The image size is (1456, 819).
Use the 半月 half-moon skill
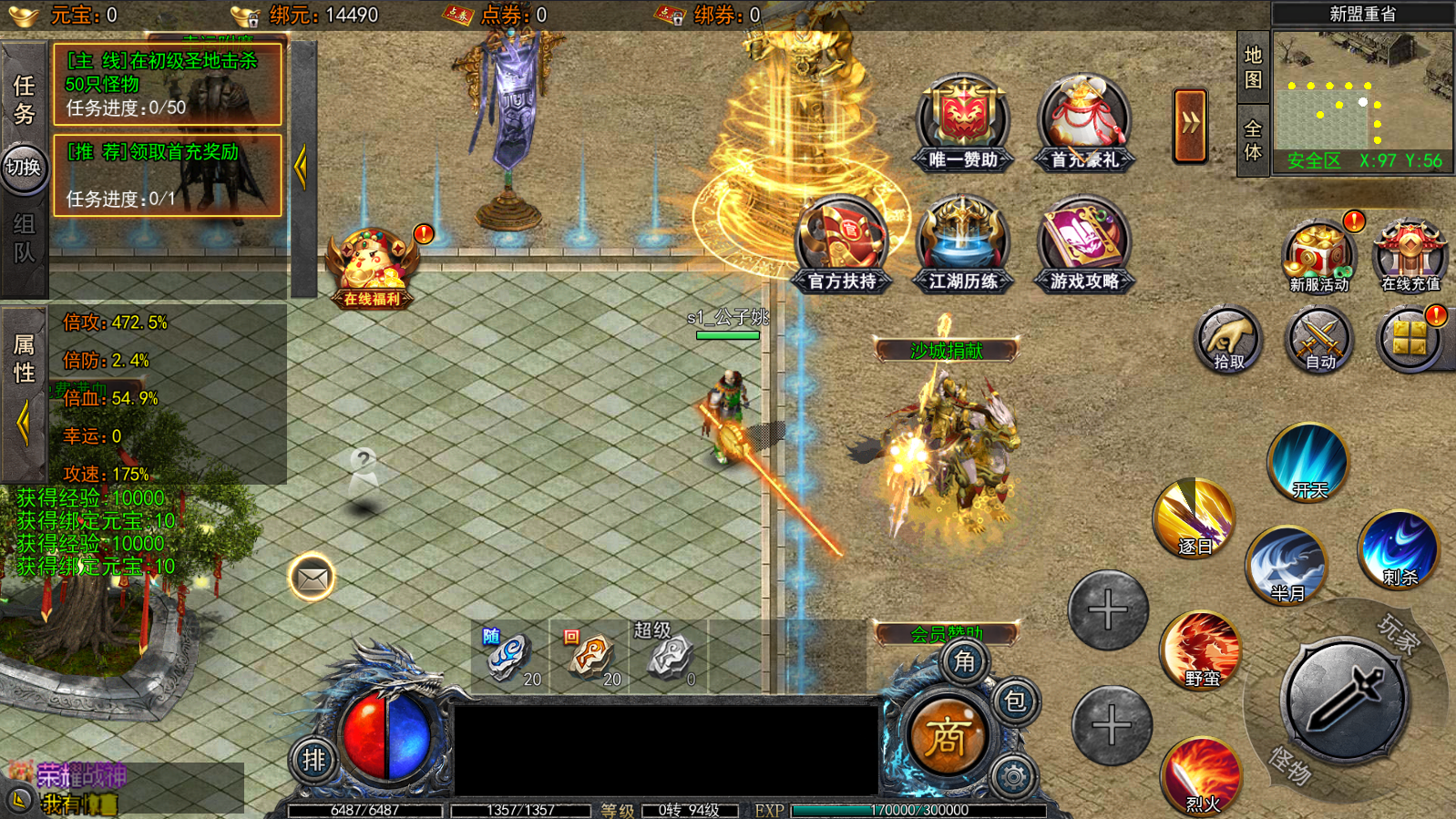point(1287,565)
